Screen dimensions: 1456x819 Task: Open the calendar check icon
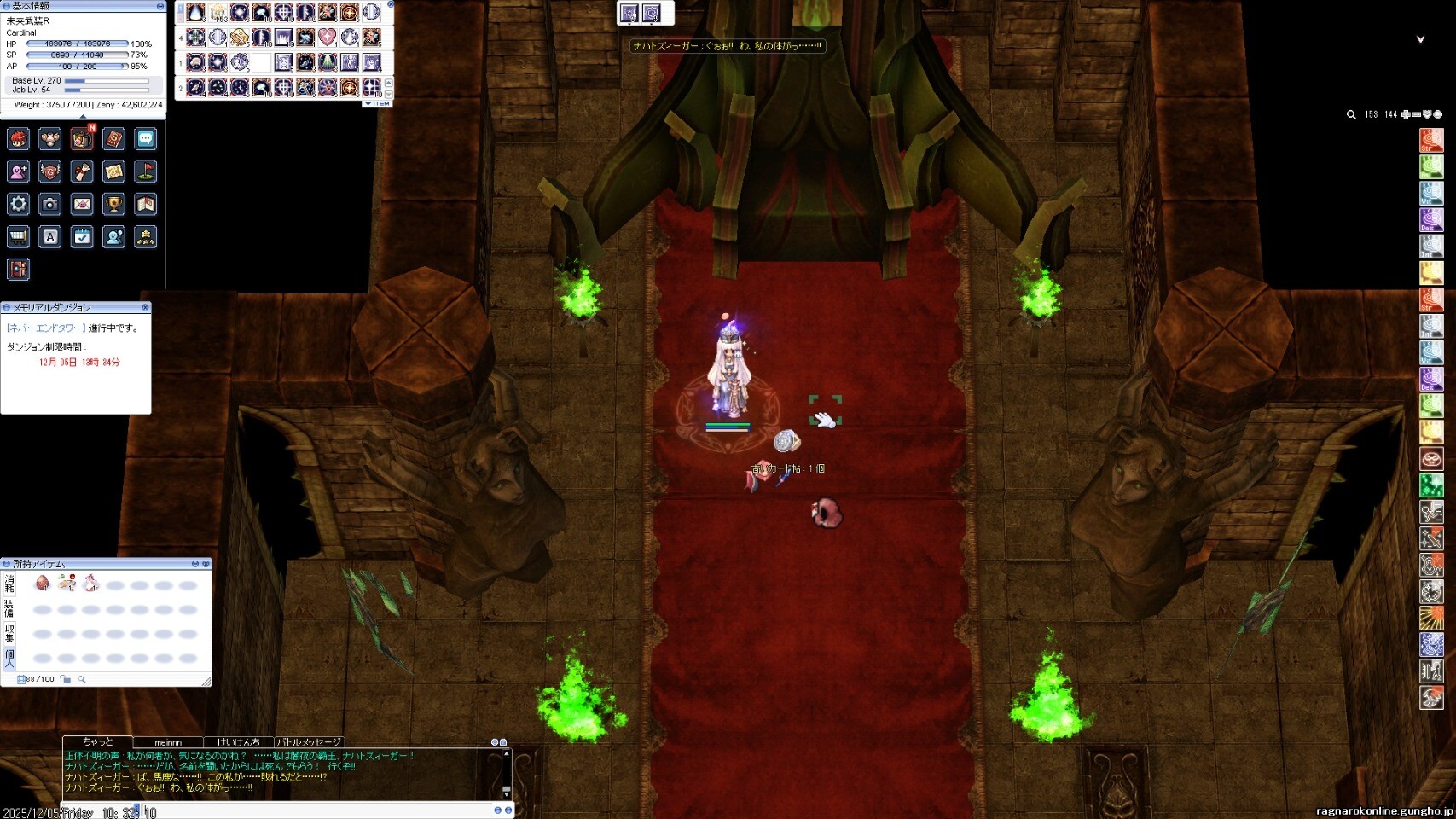point(82,236)
